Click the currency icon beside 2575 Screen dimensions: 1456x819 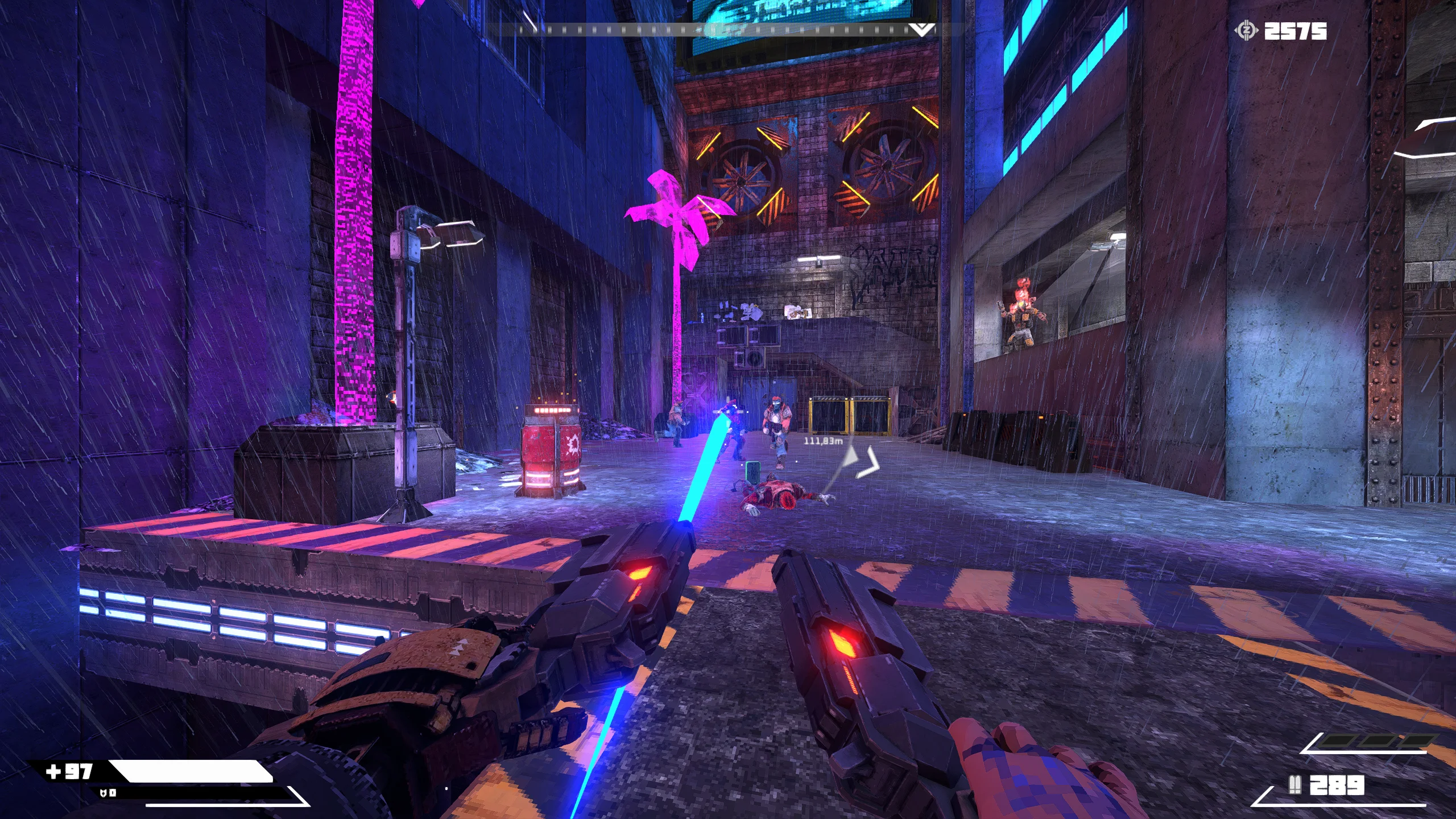coord(1246,31)
